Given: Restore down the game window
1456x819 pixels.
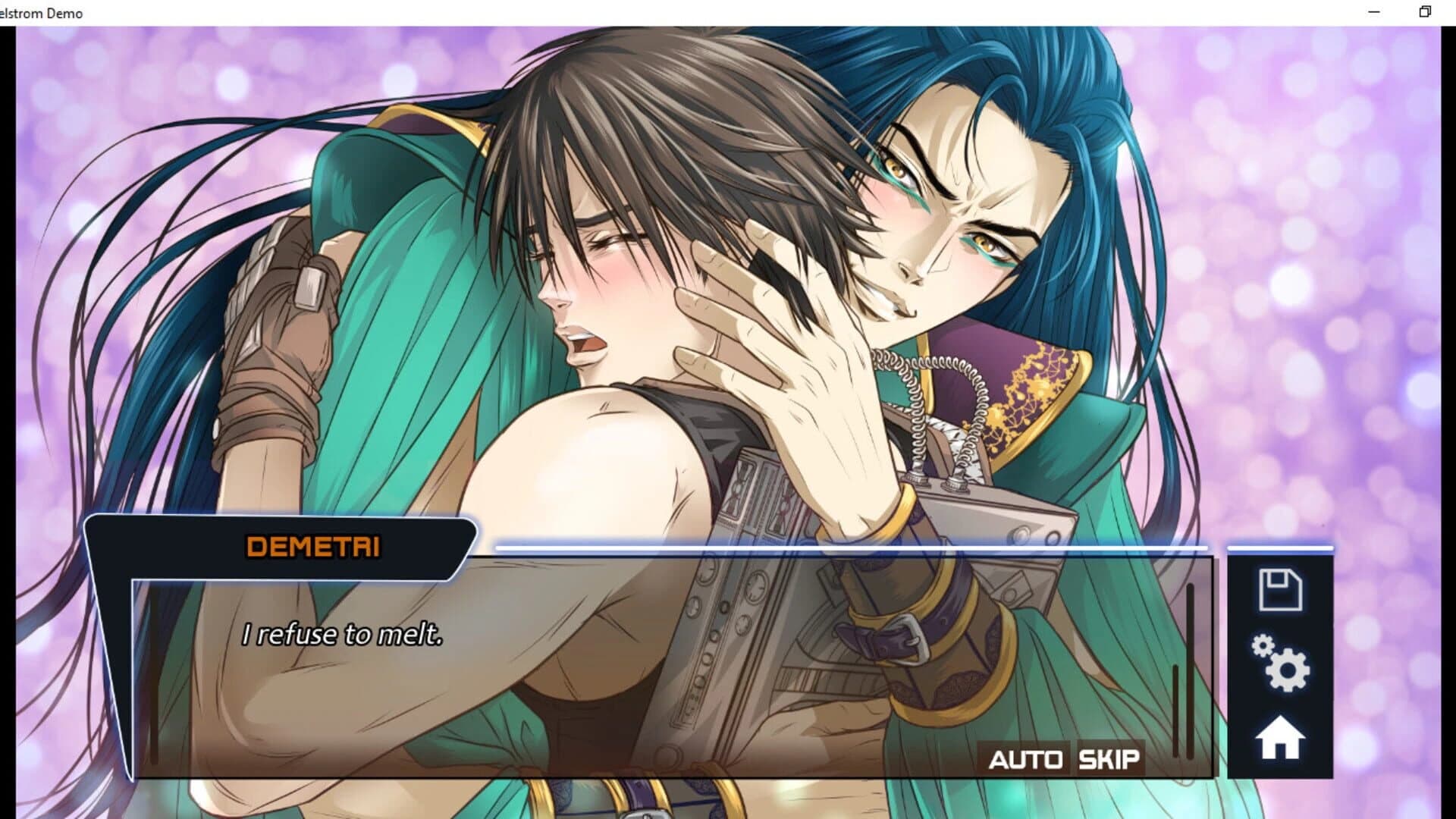Looking at the screenshot, I should [x=1425, y=11].
